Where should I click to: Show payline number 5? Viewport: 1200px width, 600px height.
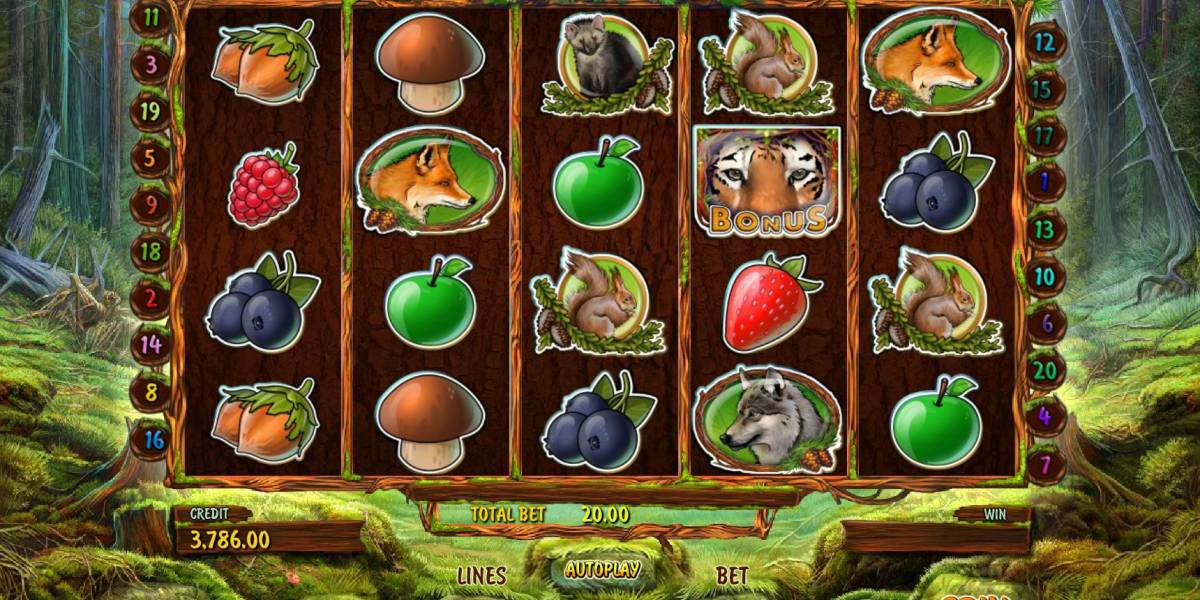pyautogui.click(x=150, y=157)
